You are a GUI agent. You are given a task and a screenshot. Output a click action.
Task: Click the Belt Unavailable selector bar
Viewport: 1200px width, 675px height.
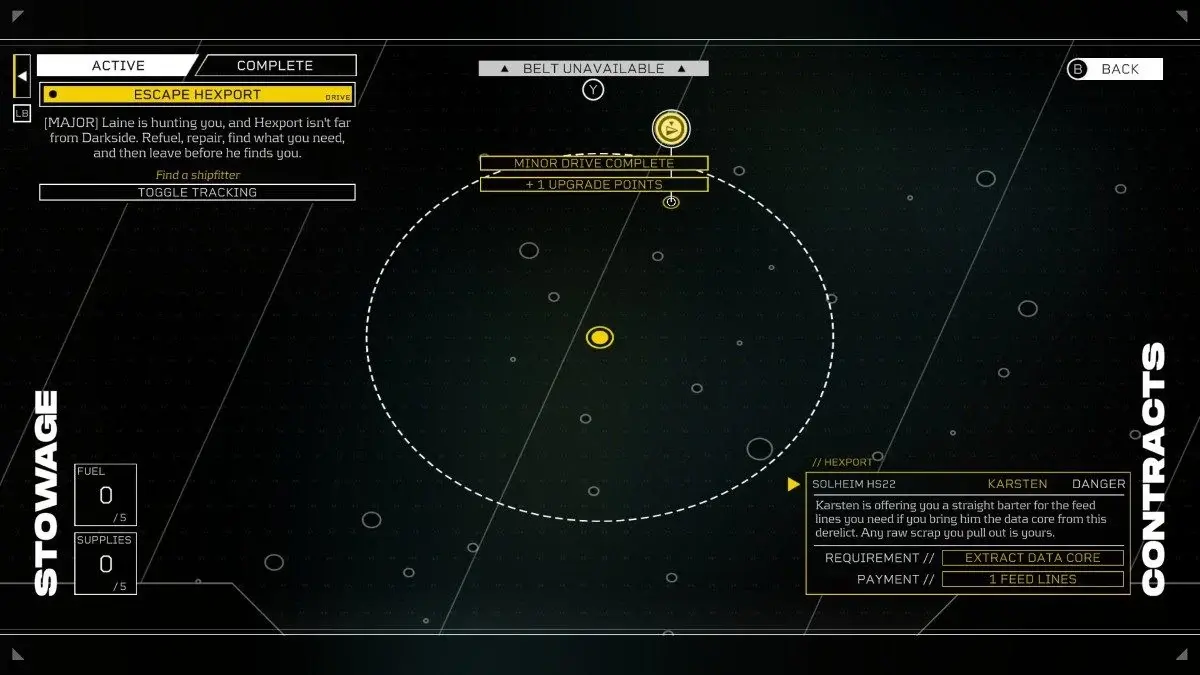593,69
